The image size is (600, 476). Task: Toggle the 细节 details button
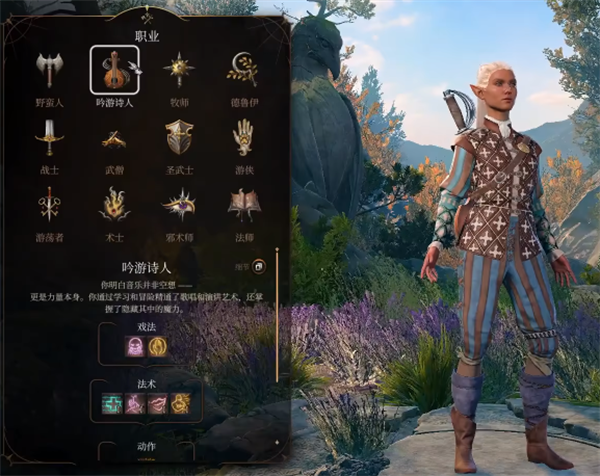pyautogui.click(x=258, y=266)
